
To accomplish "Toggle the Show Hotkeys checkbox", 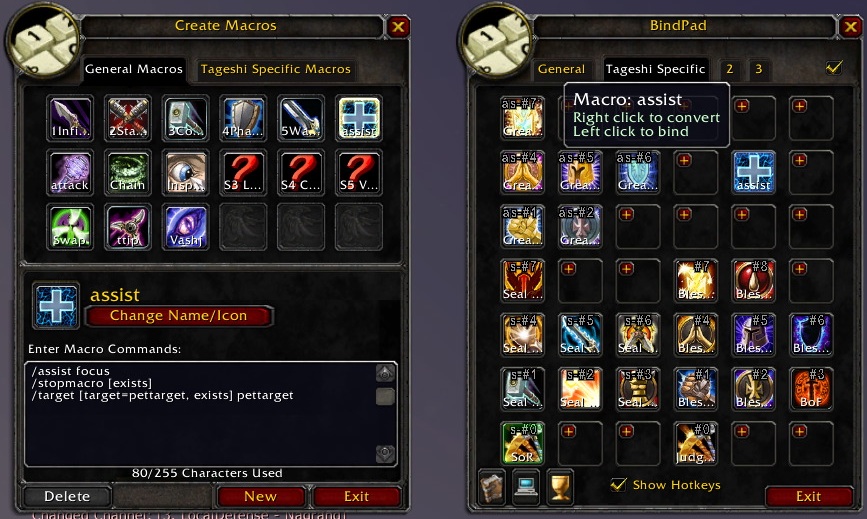I will 619,485.
